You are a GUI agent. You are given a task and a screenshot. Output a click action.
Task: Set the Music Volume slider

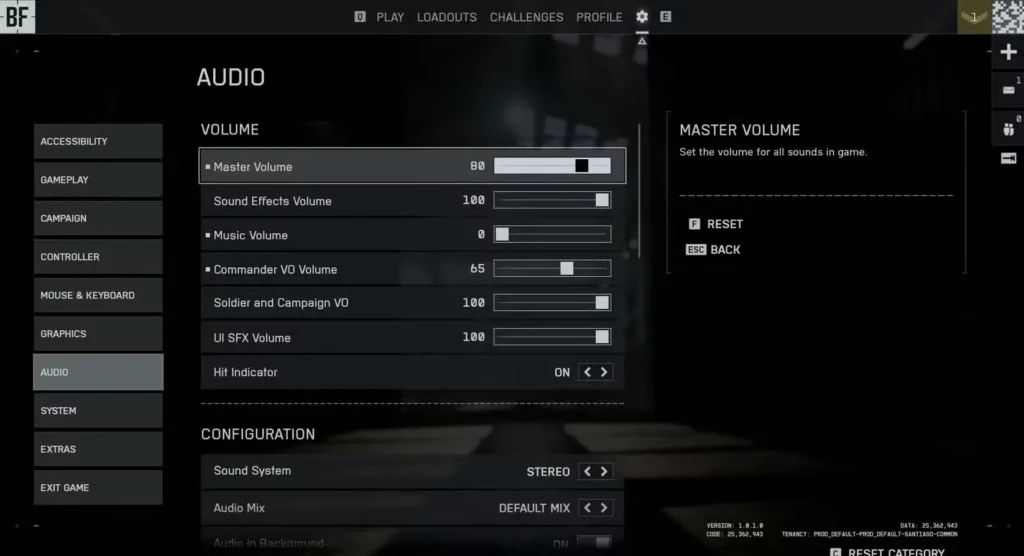tap(552, 235)
